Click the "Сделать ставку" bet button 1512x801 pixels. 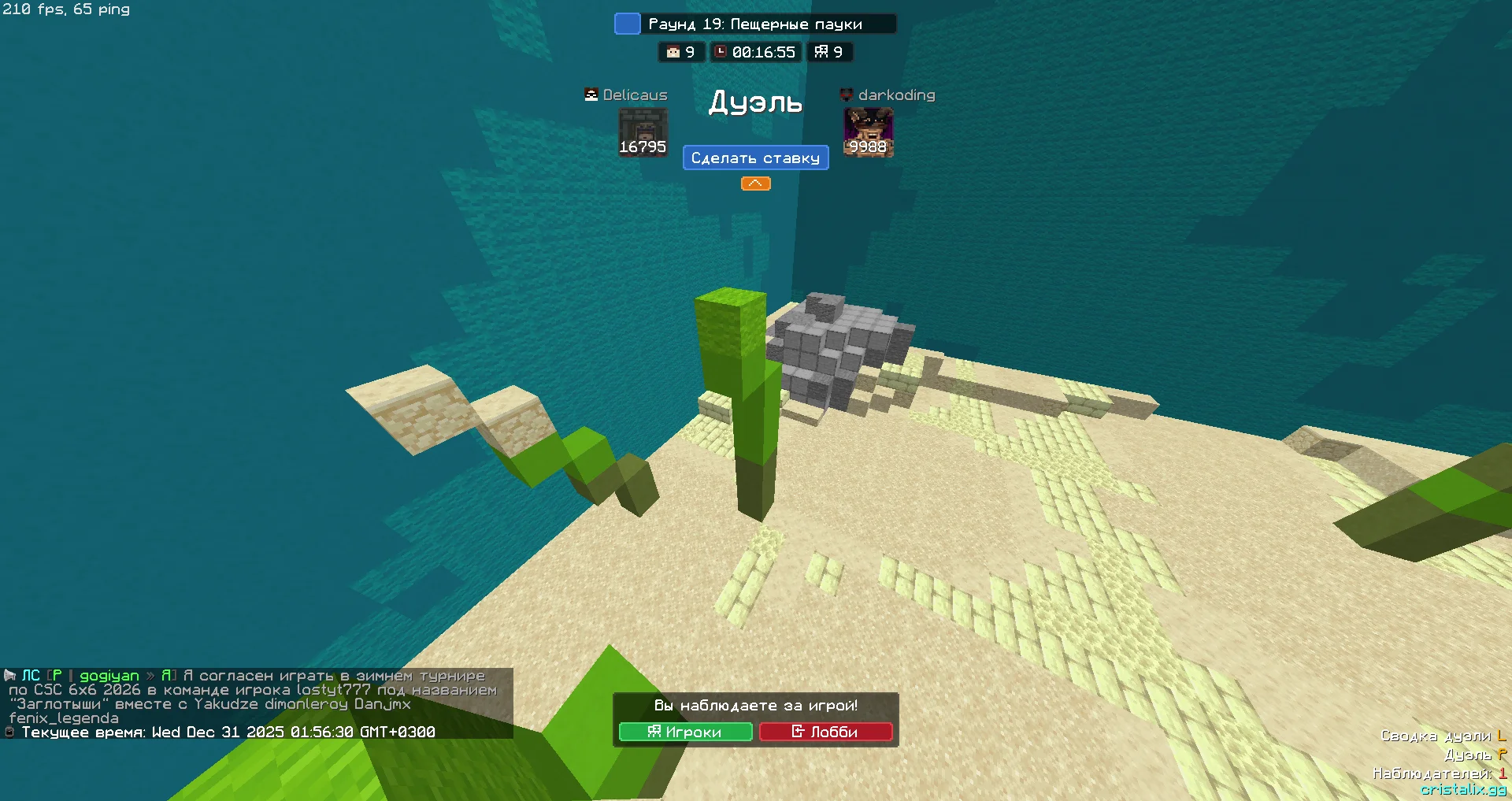(755, 158)
